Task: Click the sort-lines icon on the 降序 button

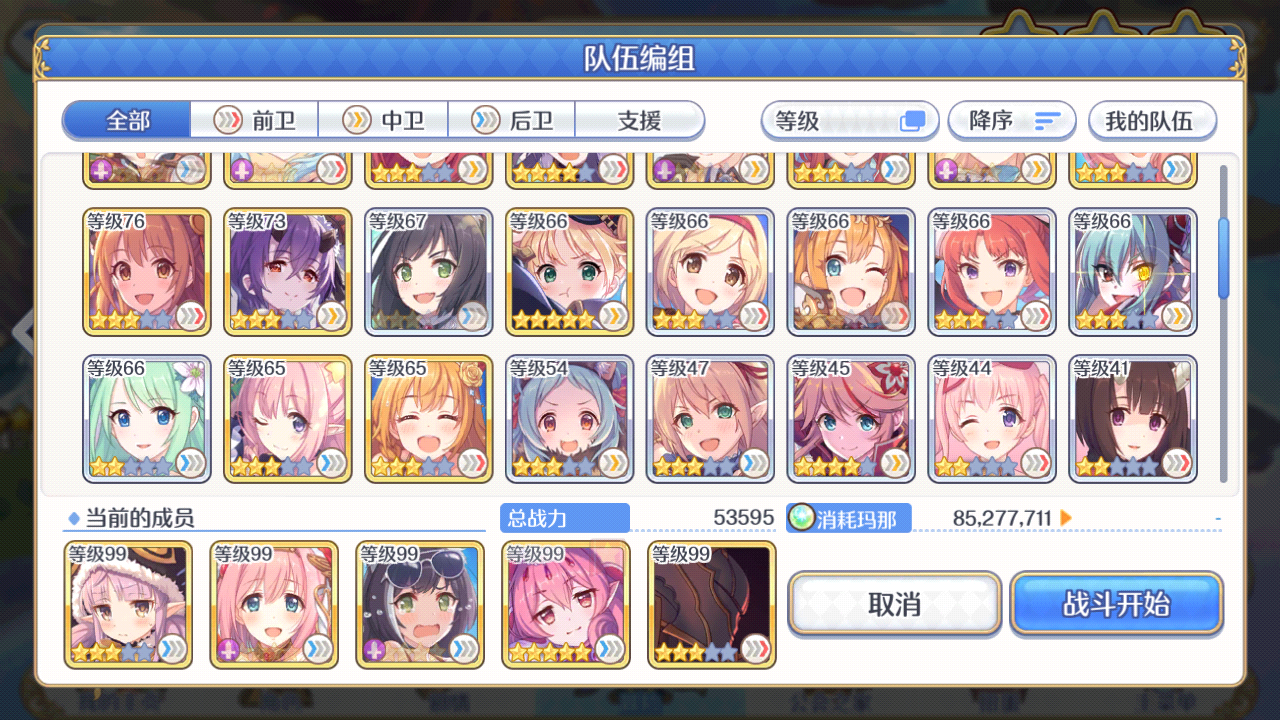Action: (x=1048, y=120)
